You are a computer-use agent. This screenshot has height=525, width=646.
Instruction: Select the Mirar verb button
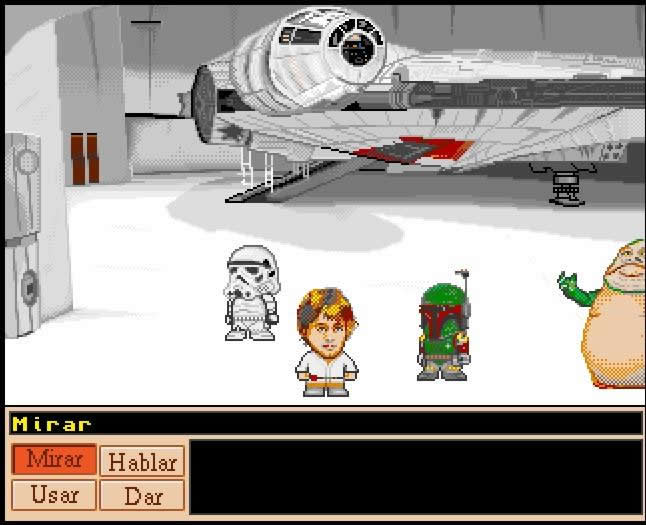pyautogui.click(x=54, y=460)
